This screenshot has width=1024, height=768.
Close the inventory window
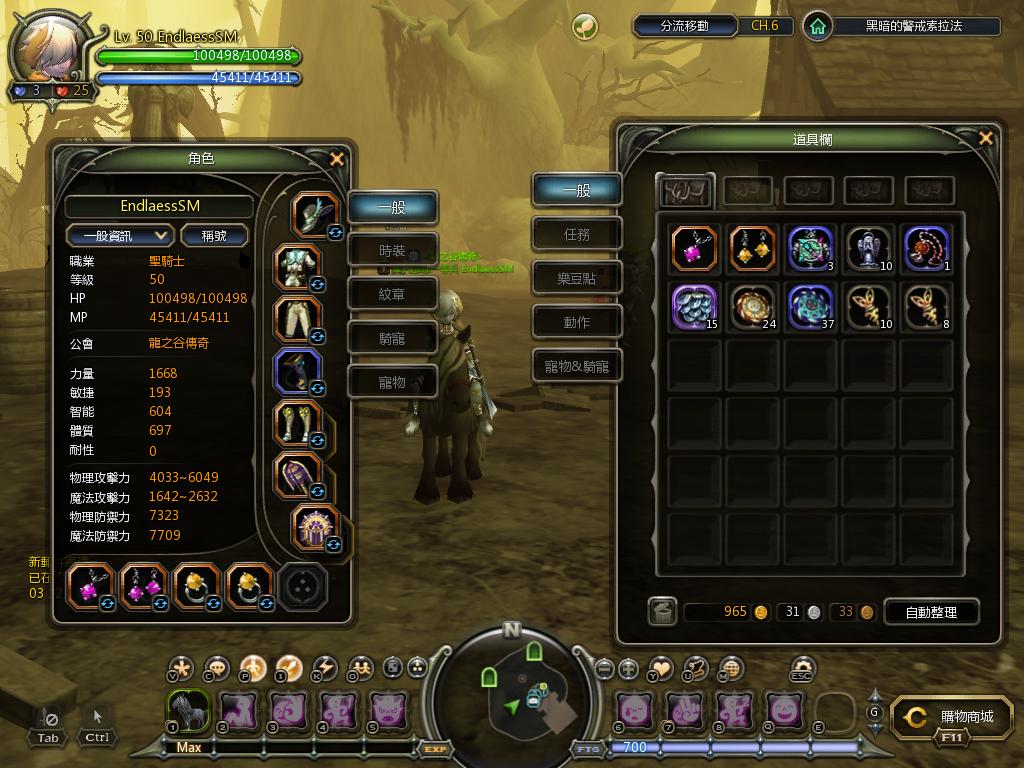tap(985, 139)
